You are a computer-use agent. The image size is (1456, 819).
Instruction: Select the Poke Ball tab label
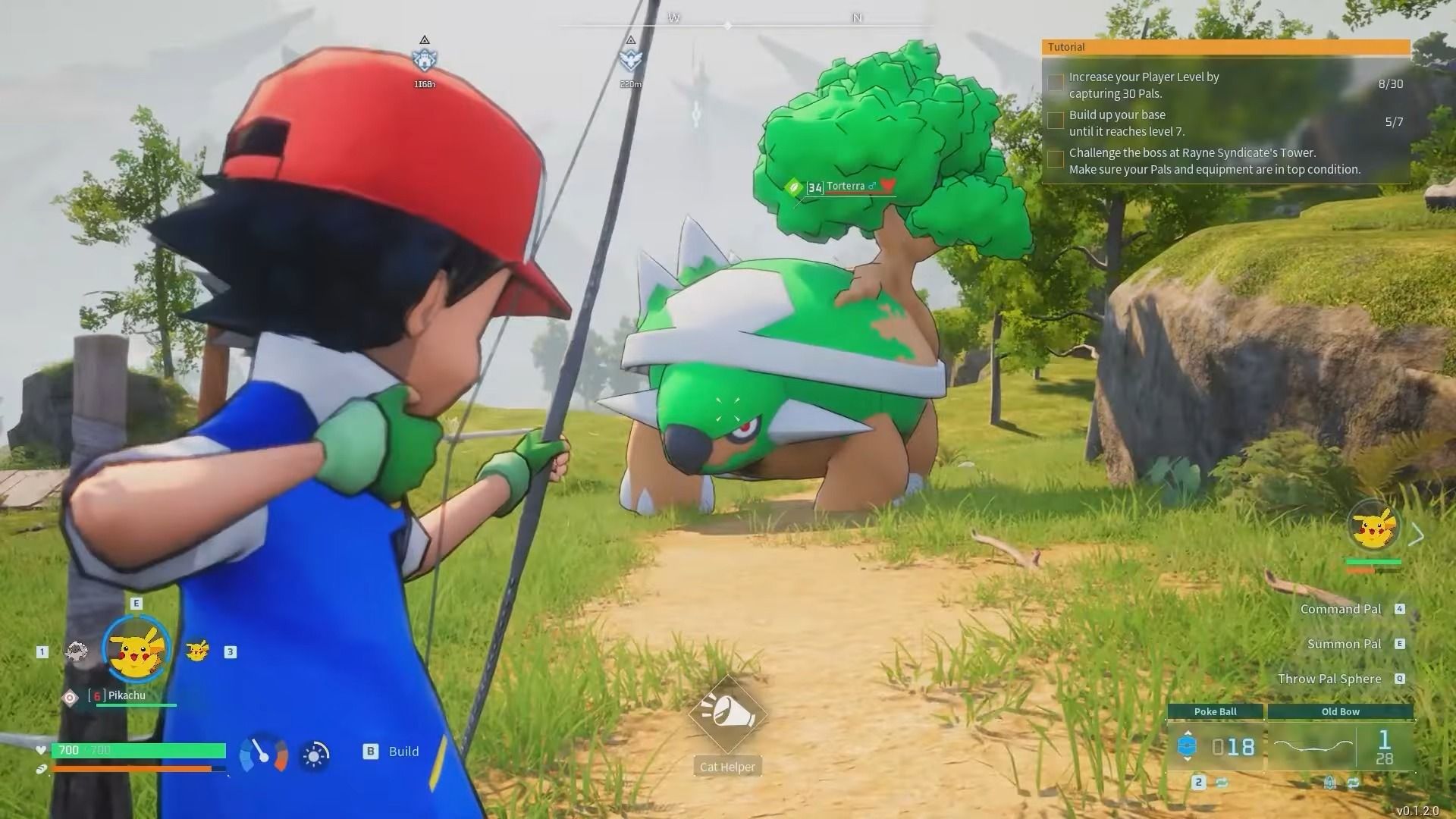pos(1216,711)
